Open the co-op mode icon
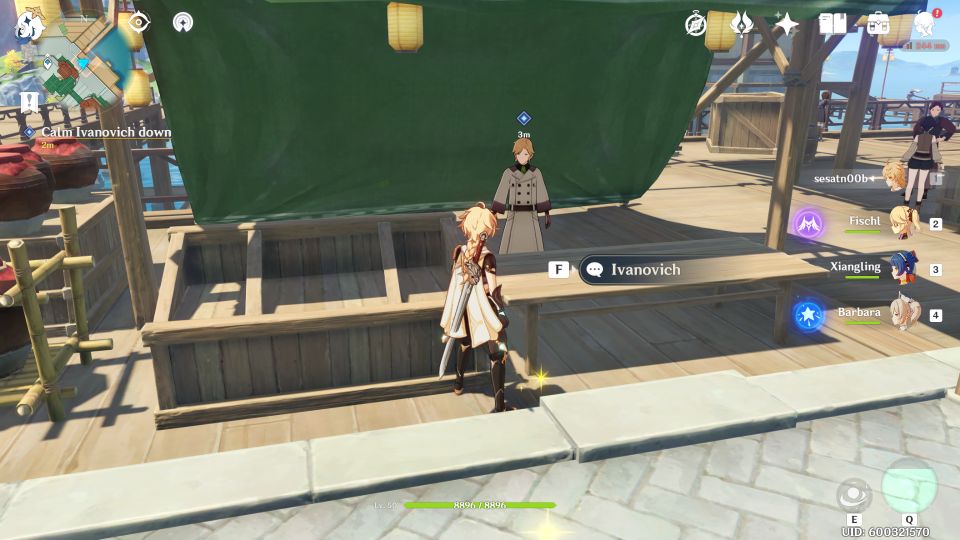 (x=183, y=22)
